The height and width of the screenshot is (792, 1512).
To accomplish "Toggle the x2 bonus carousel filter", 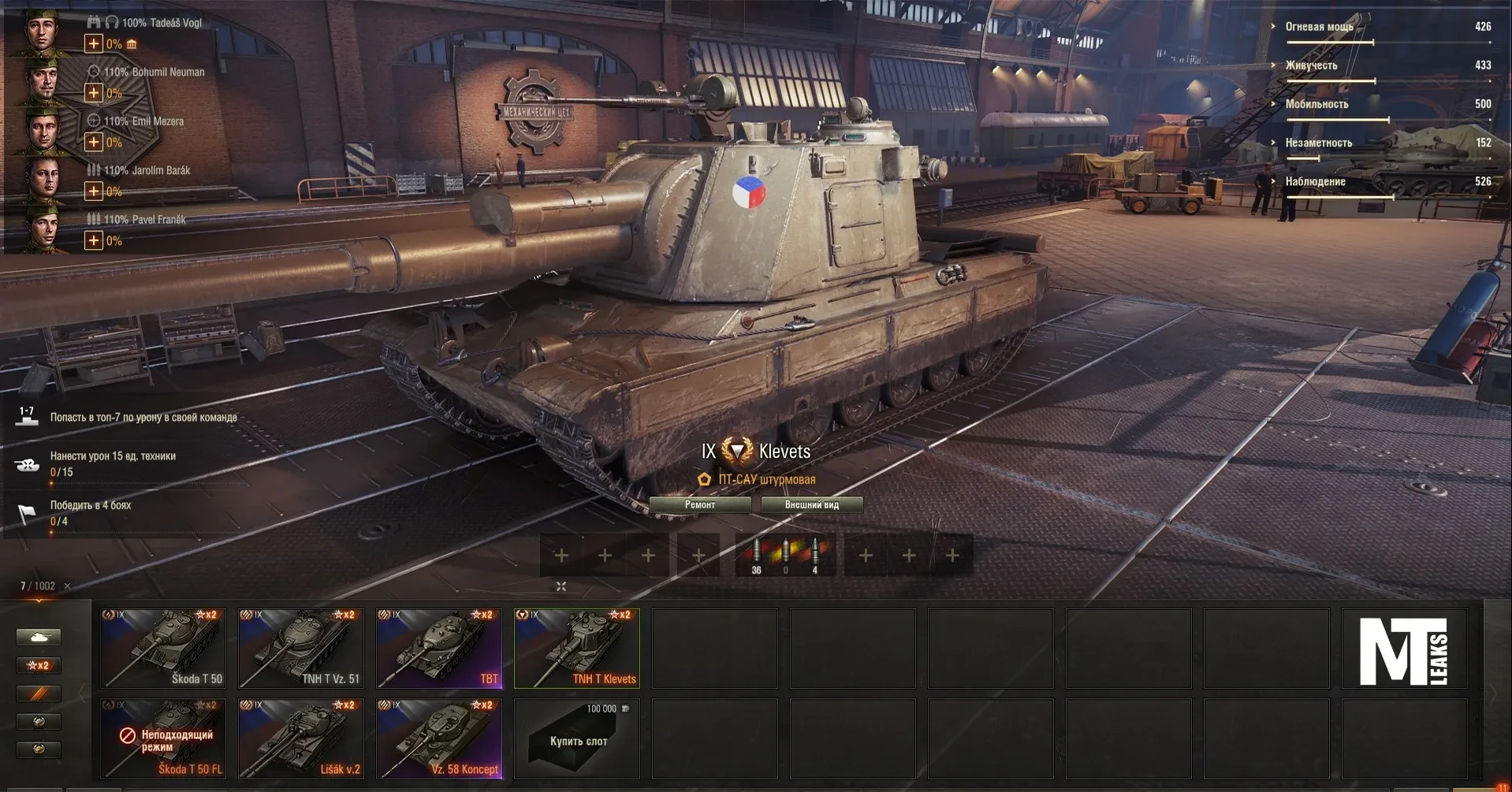I will click(39, 666).
